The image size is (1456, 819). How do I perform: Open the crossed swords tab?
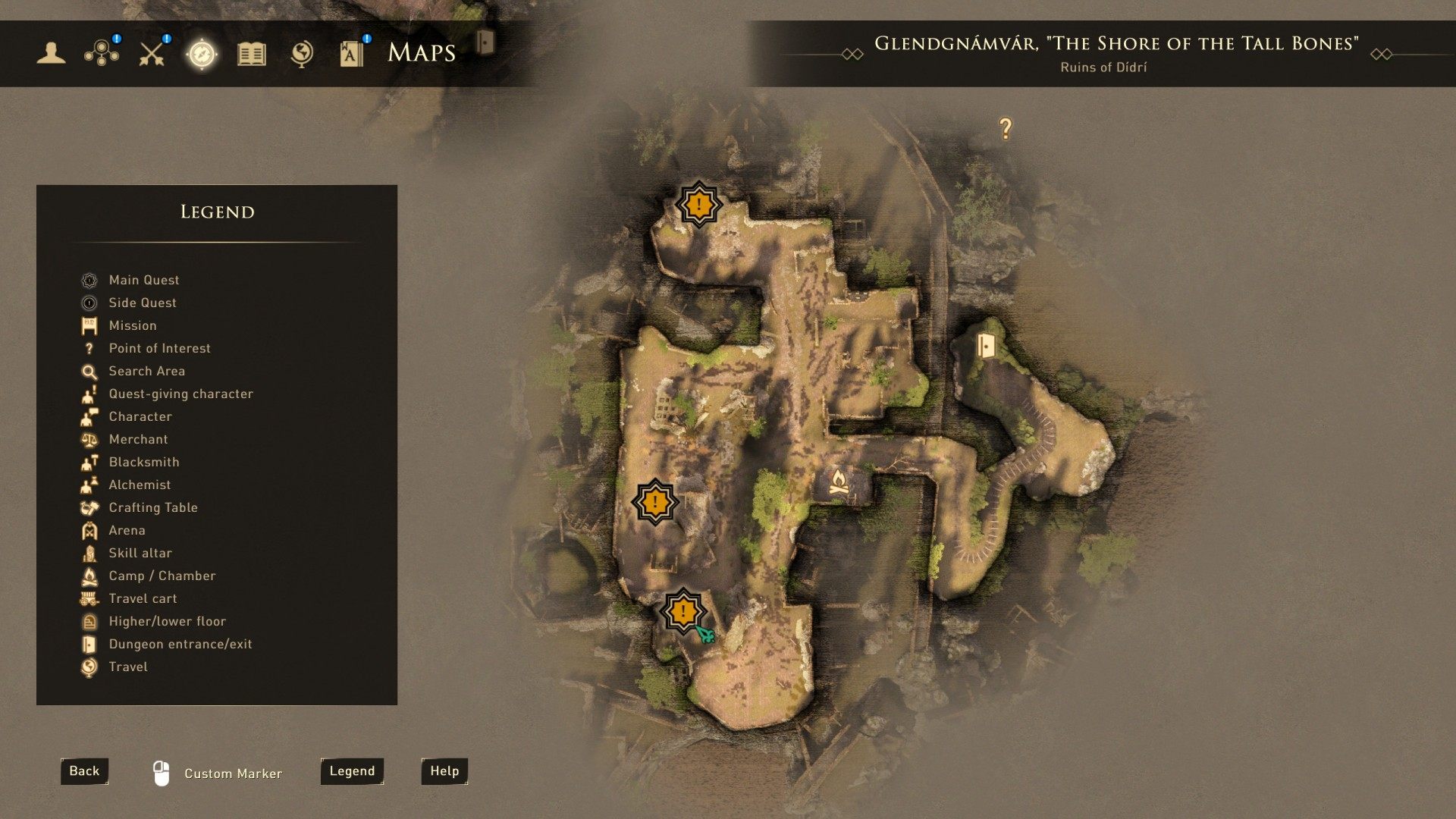[x=152, y=53]
